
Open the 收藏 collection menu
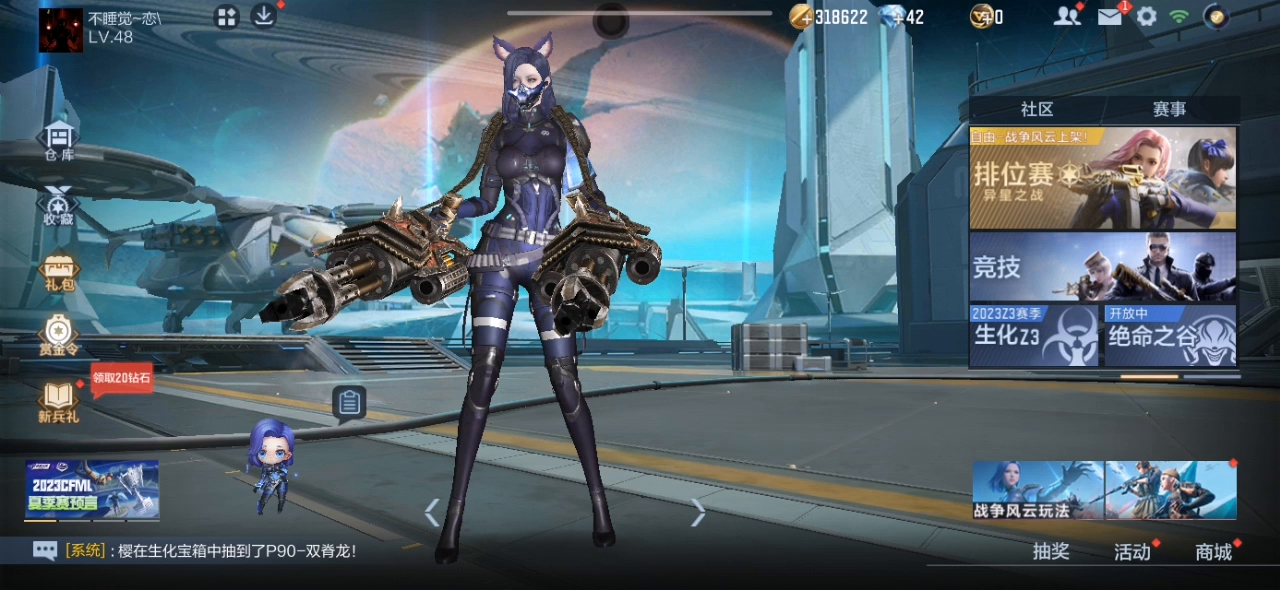59,206
